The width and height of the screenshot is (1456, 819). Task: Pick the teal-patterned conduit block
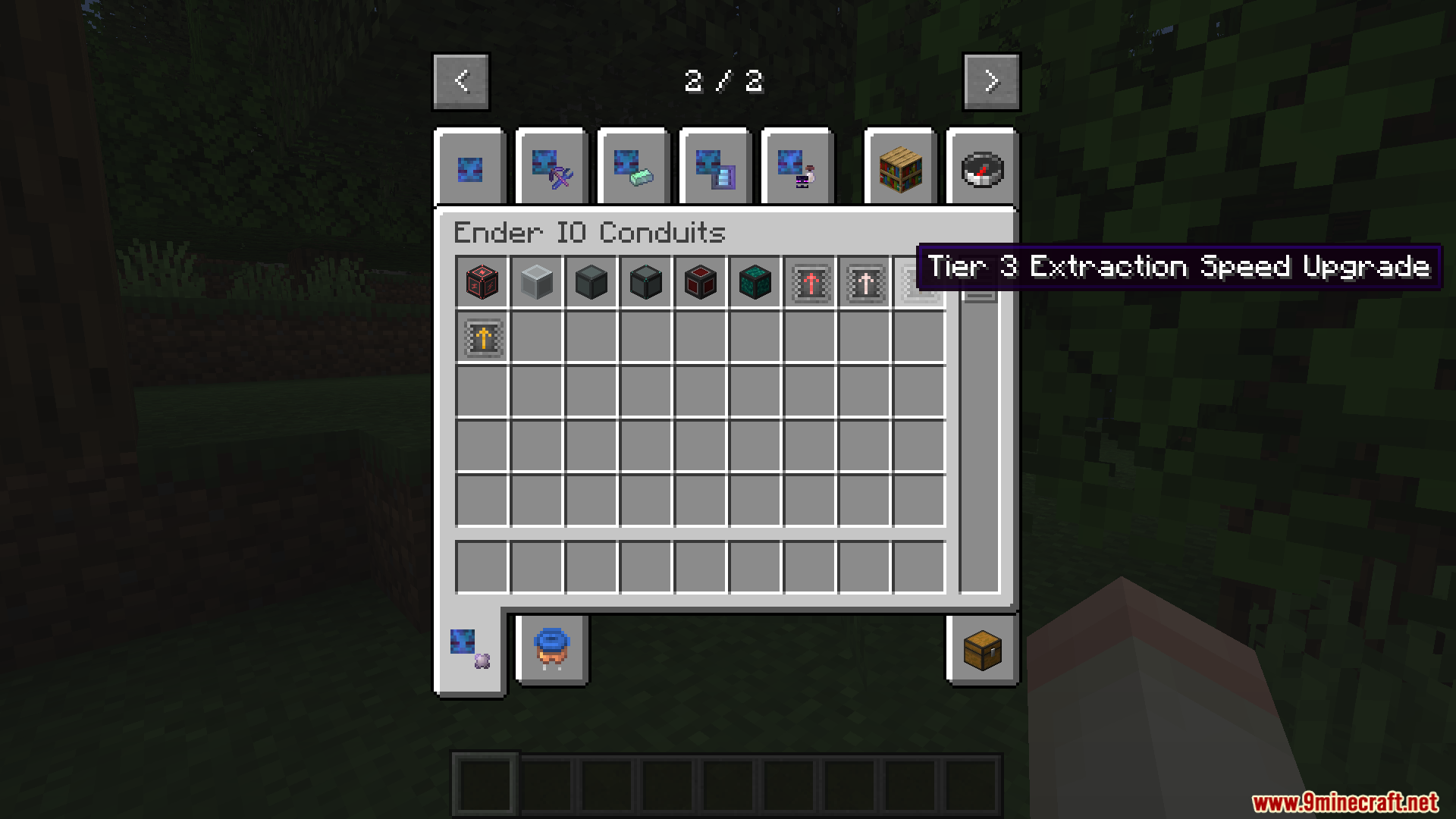point(755,282)
